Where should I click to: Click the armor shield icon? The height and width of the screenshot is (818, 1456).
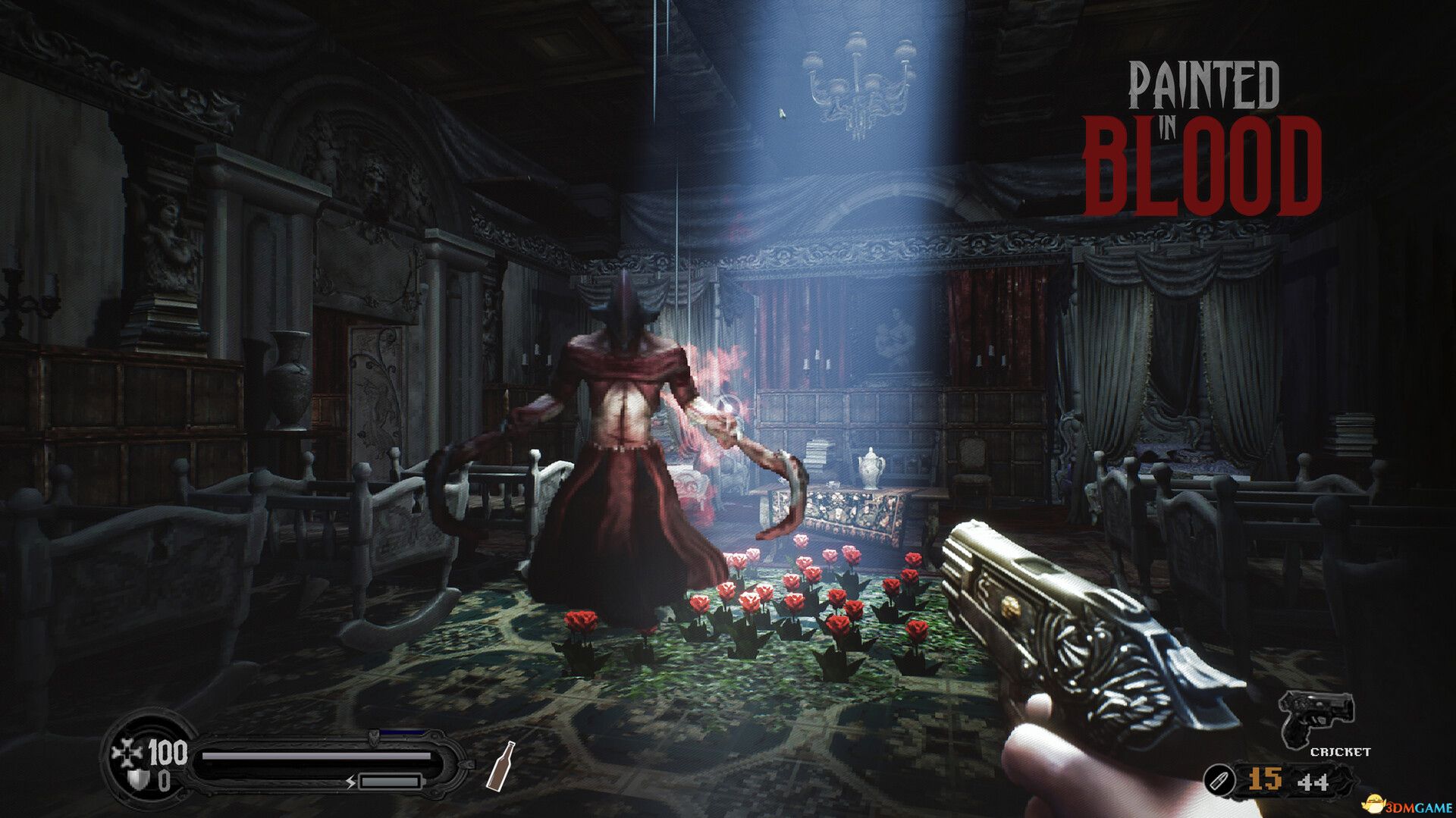coord(136,781)
